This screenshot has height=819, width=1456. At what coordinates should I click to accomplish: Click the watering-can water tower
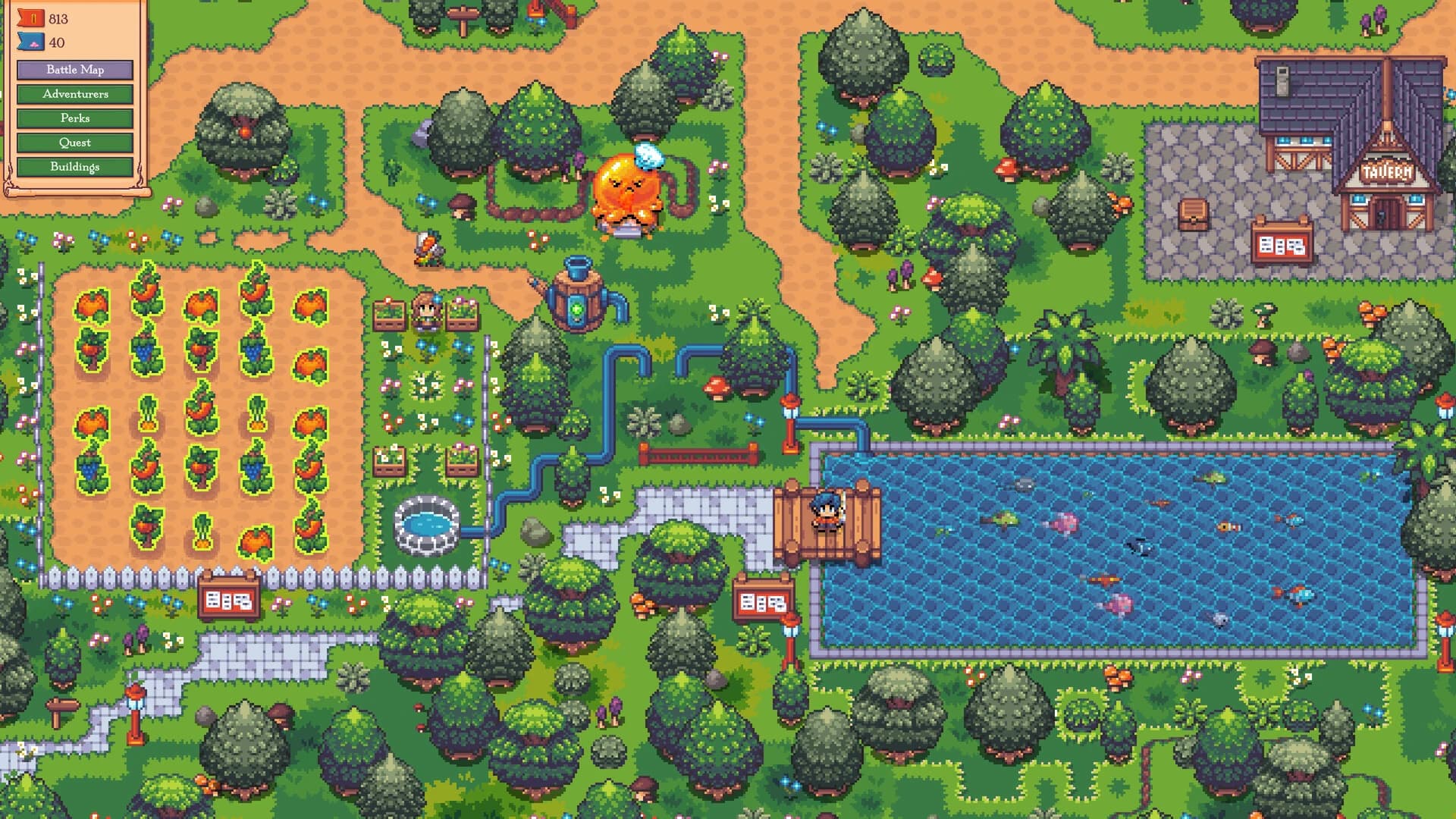pos(578,296)
